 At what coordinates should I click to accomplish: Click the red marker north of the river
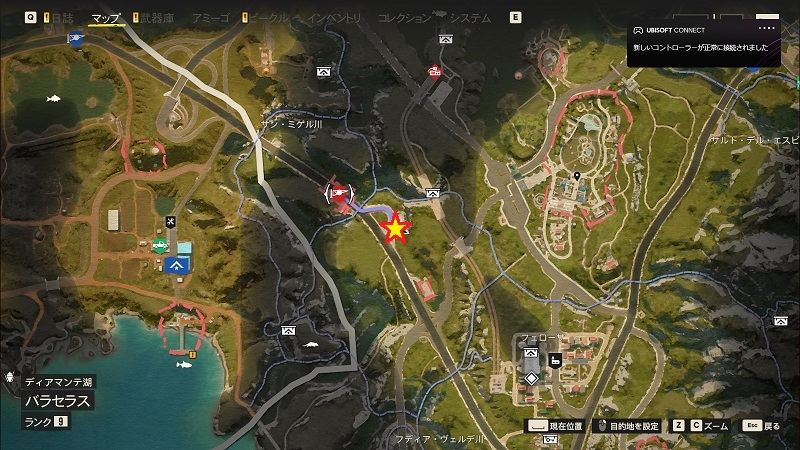(434, 71)
